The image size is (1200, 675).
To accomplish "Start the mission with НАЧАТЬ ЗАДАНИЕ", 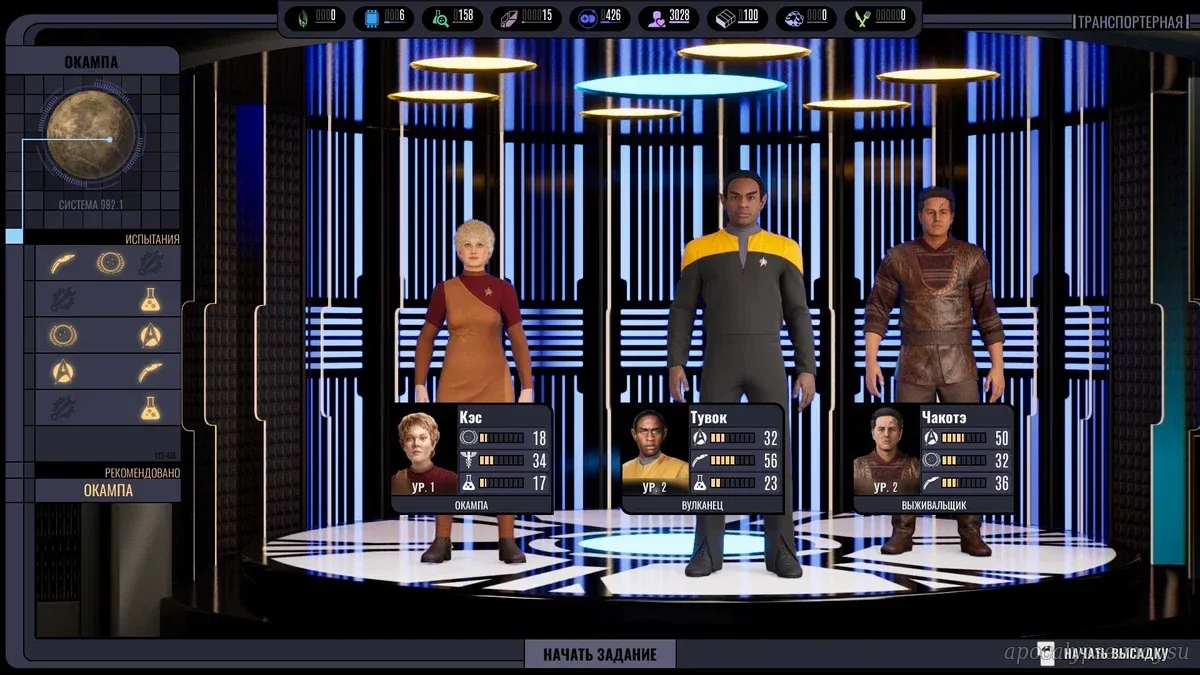I will click(x=600, y=654).
